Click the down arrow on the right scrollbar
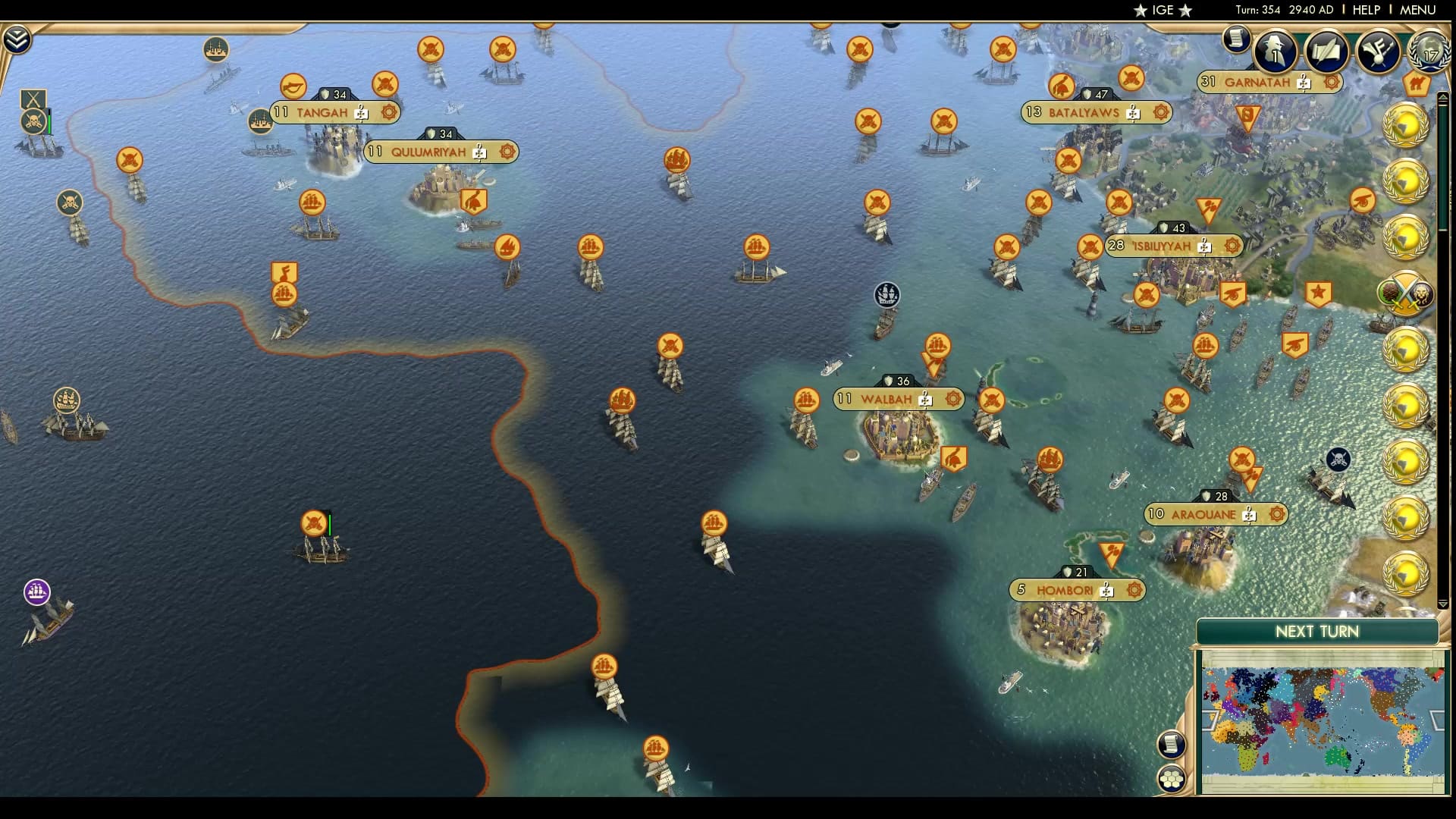1456x819 pixels. (x=1443, y=603)
